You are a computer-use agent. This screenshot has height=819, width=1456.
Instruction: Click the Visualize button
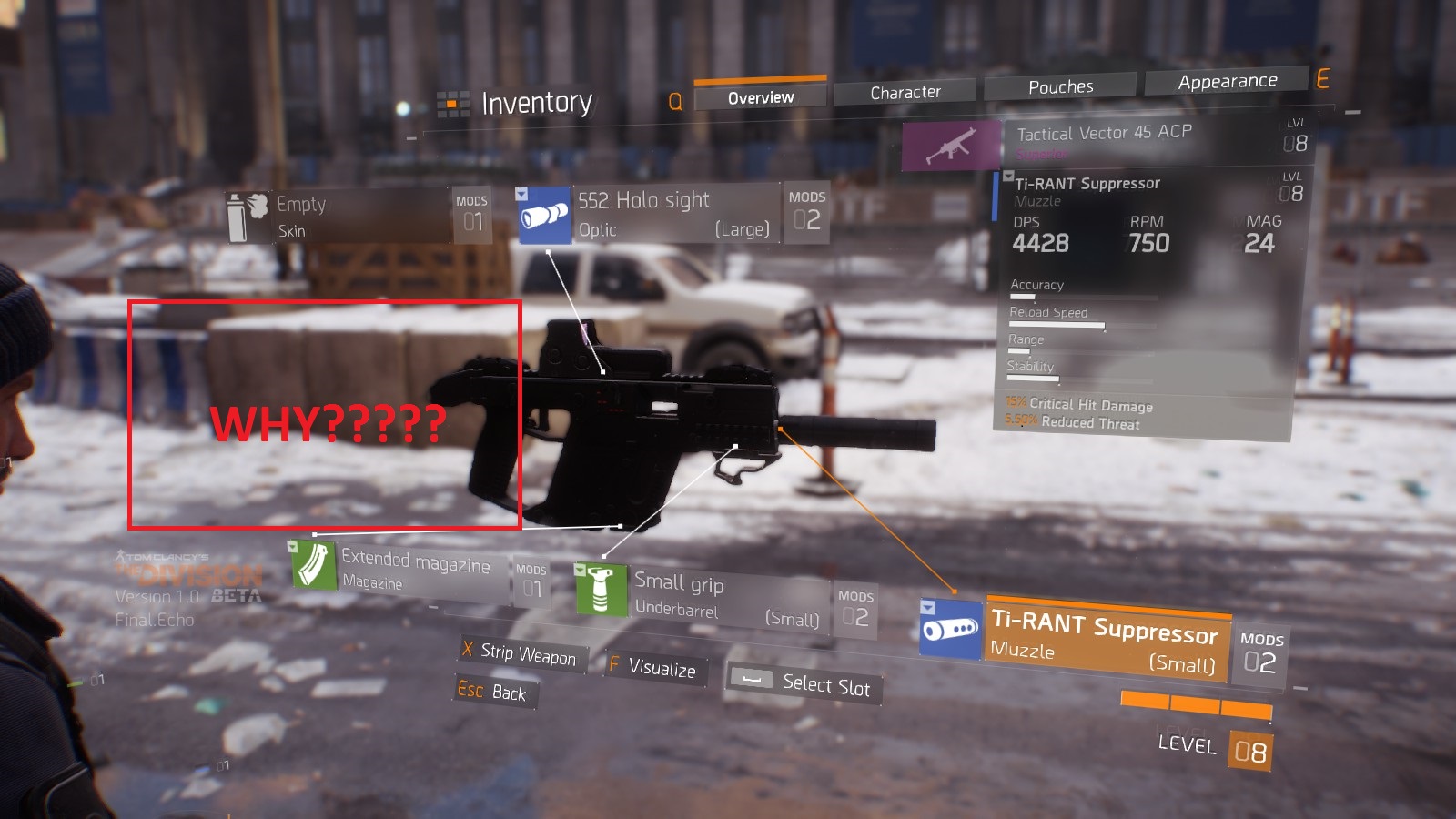click(654, 671)
